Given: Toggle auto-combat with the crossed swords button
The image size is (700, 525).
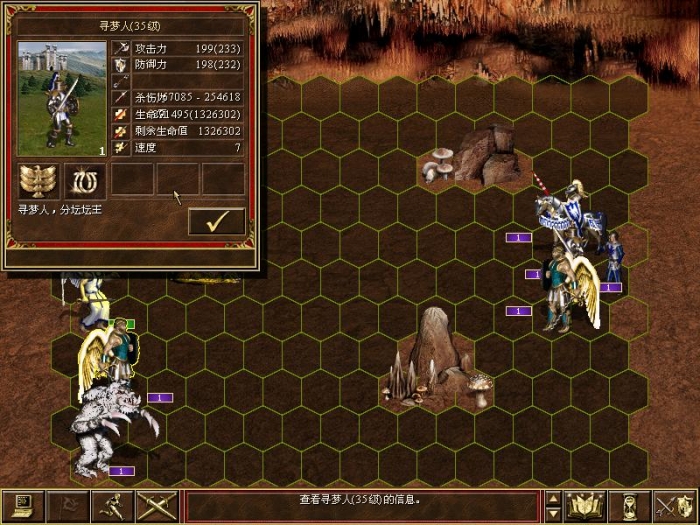Looking at the screenshot, I should click(x=157, y=506).
